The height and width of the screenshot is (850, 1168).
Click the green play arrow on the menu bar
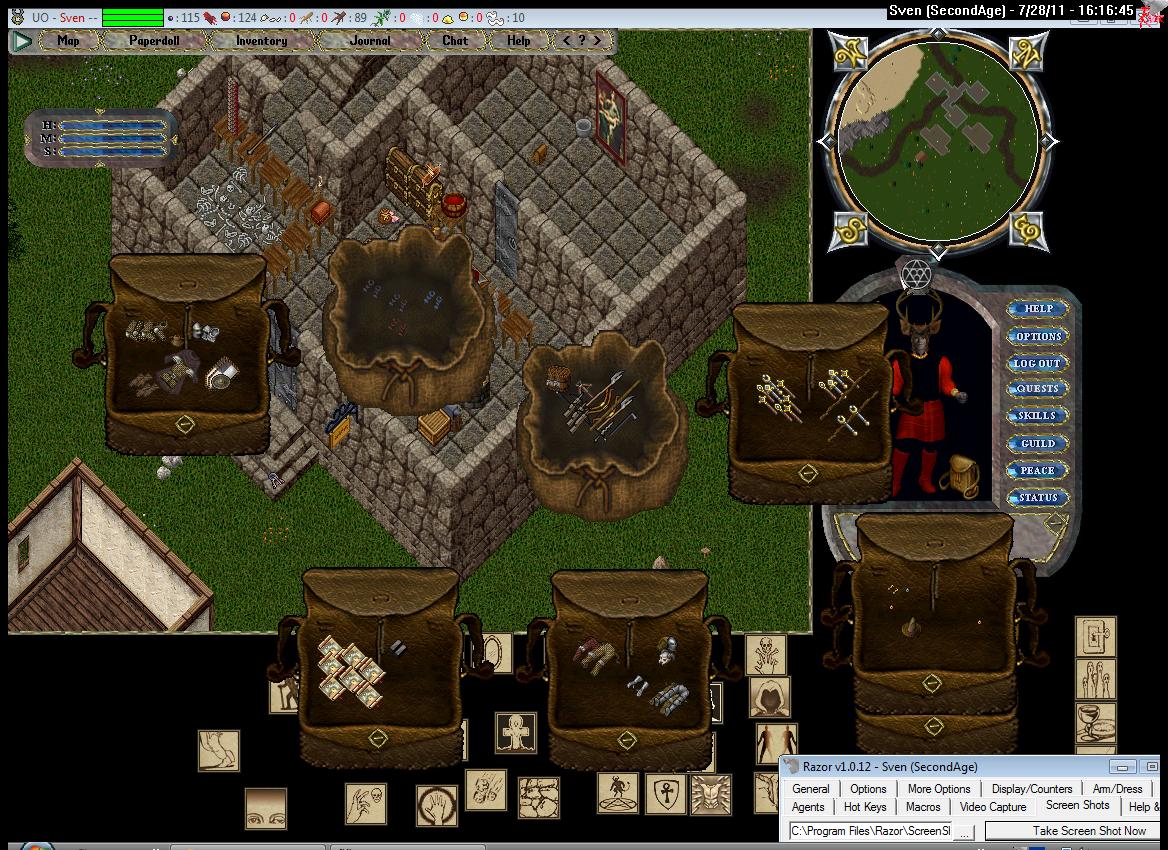[x=22, y=41]
